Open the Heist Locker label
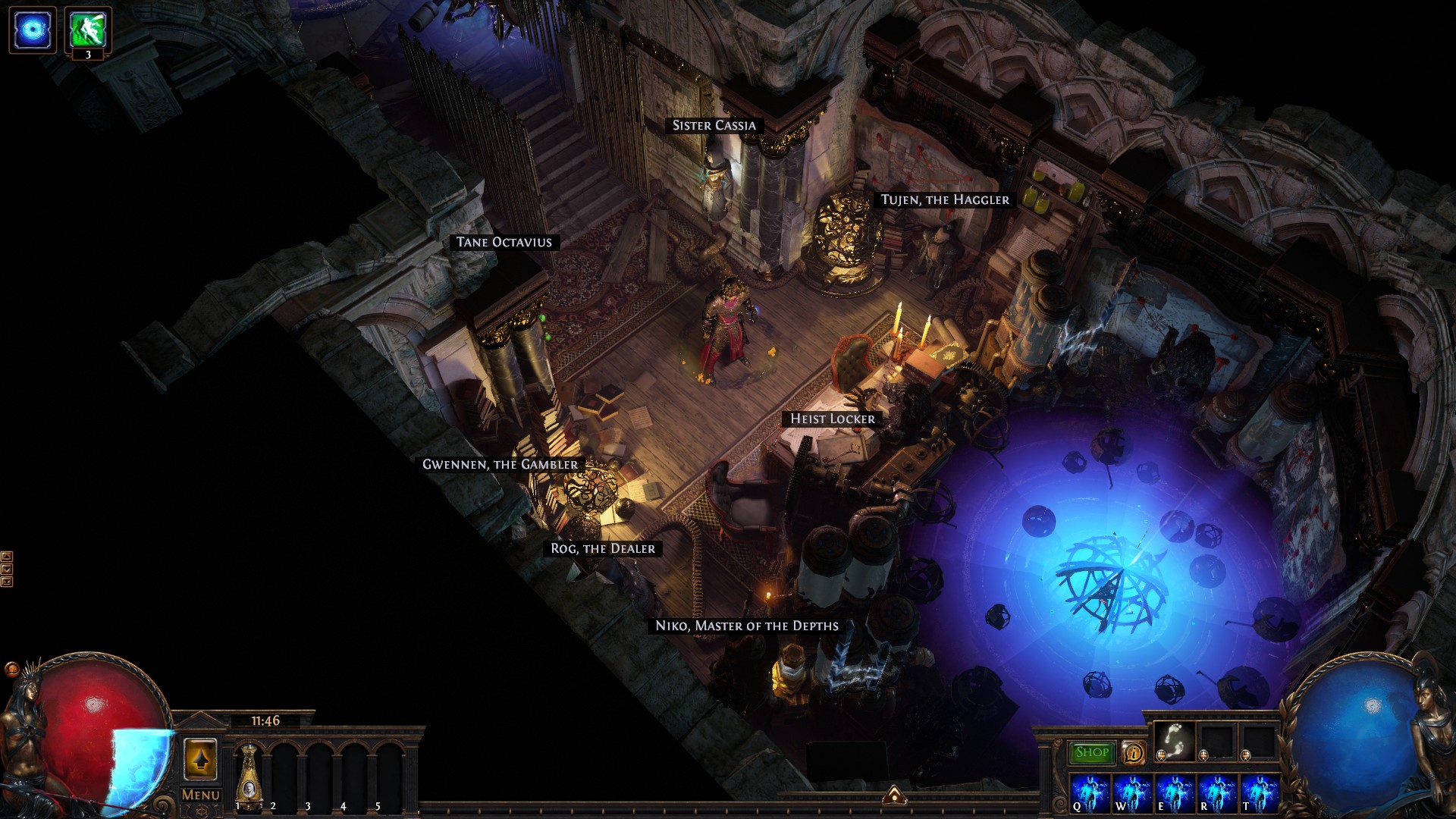The image size is (1456, 819). point(833,419)
